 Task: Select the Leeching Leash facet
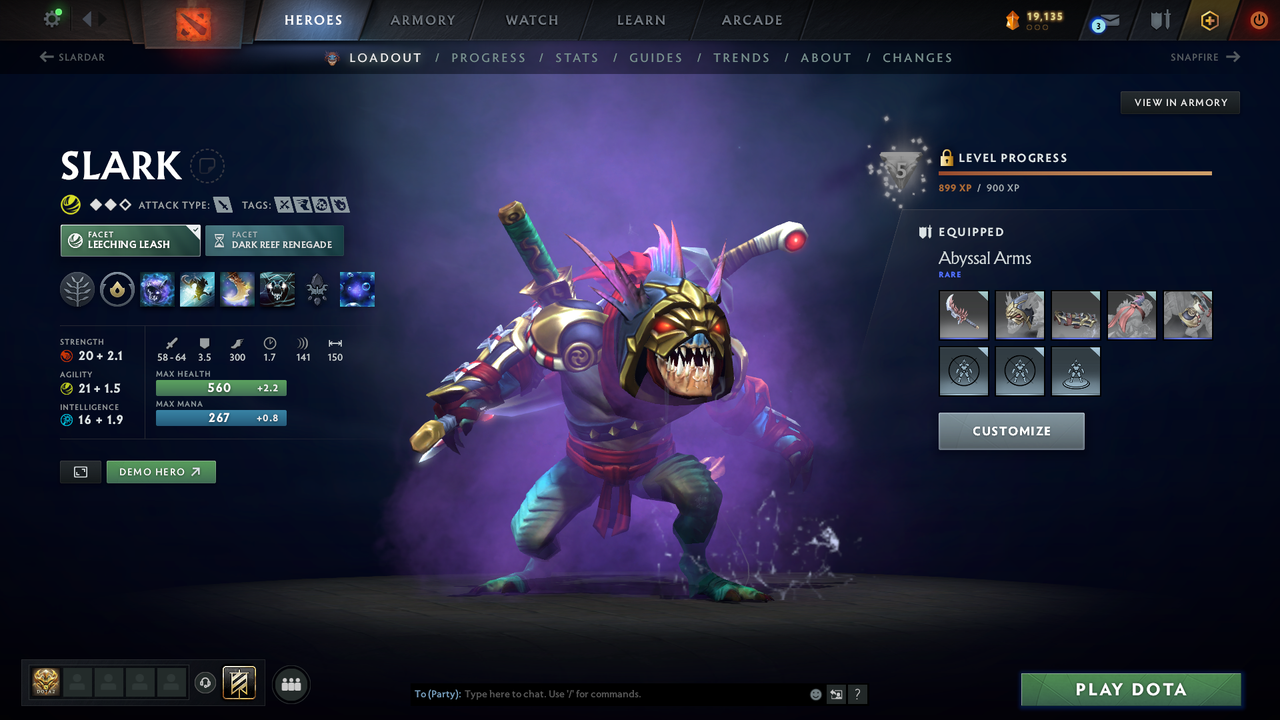click(x=130, y=240)
